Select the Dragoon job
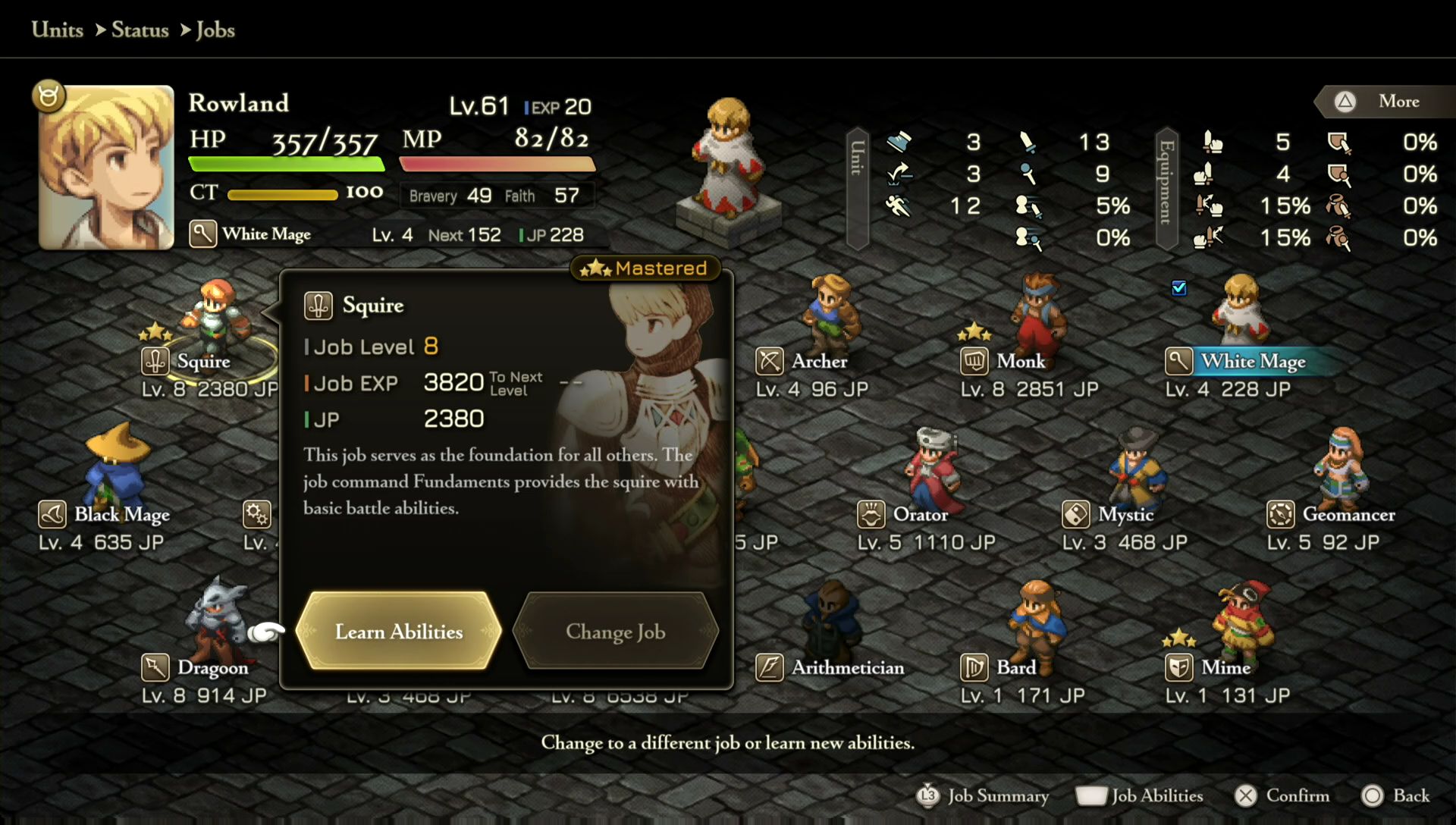This screenshot has width=1456, height=825. click(212, 667)
